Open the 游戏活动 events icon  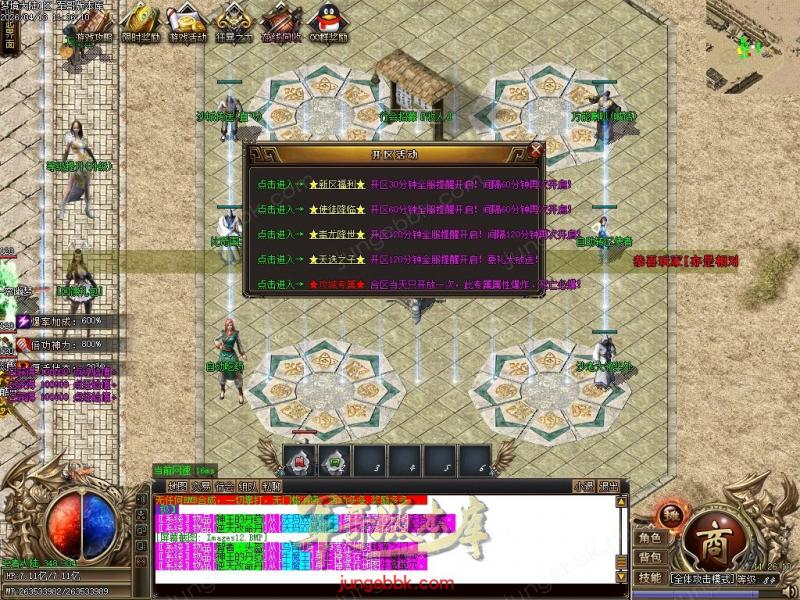click(185, 21)
